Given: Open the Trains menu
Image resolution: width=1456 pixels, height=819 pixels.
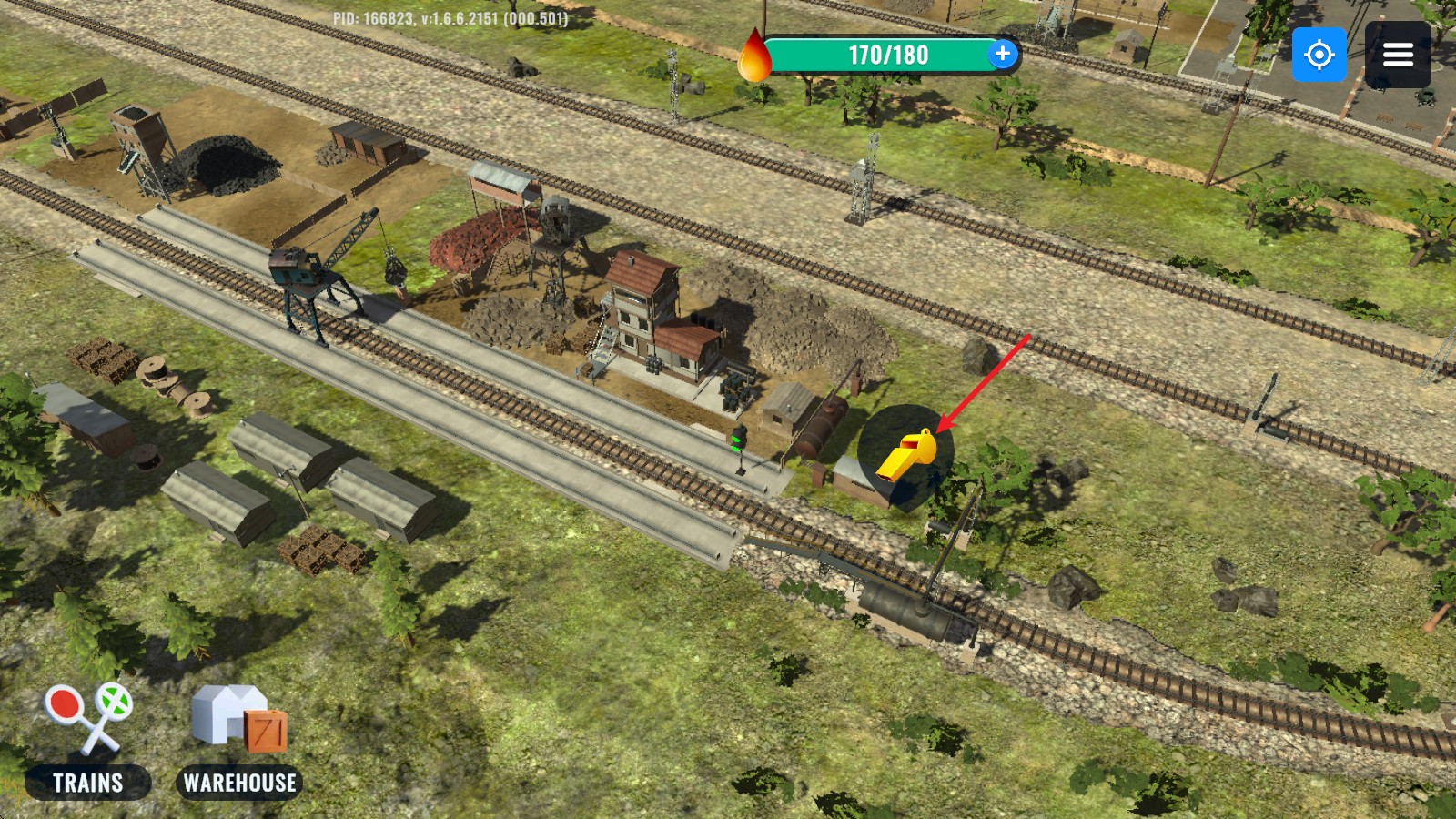Looking at the screenshot, I should click(x=87, y=741).
